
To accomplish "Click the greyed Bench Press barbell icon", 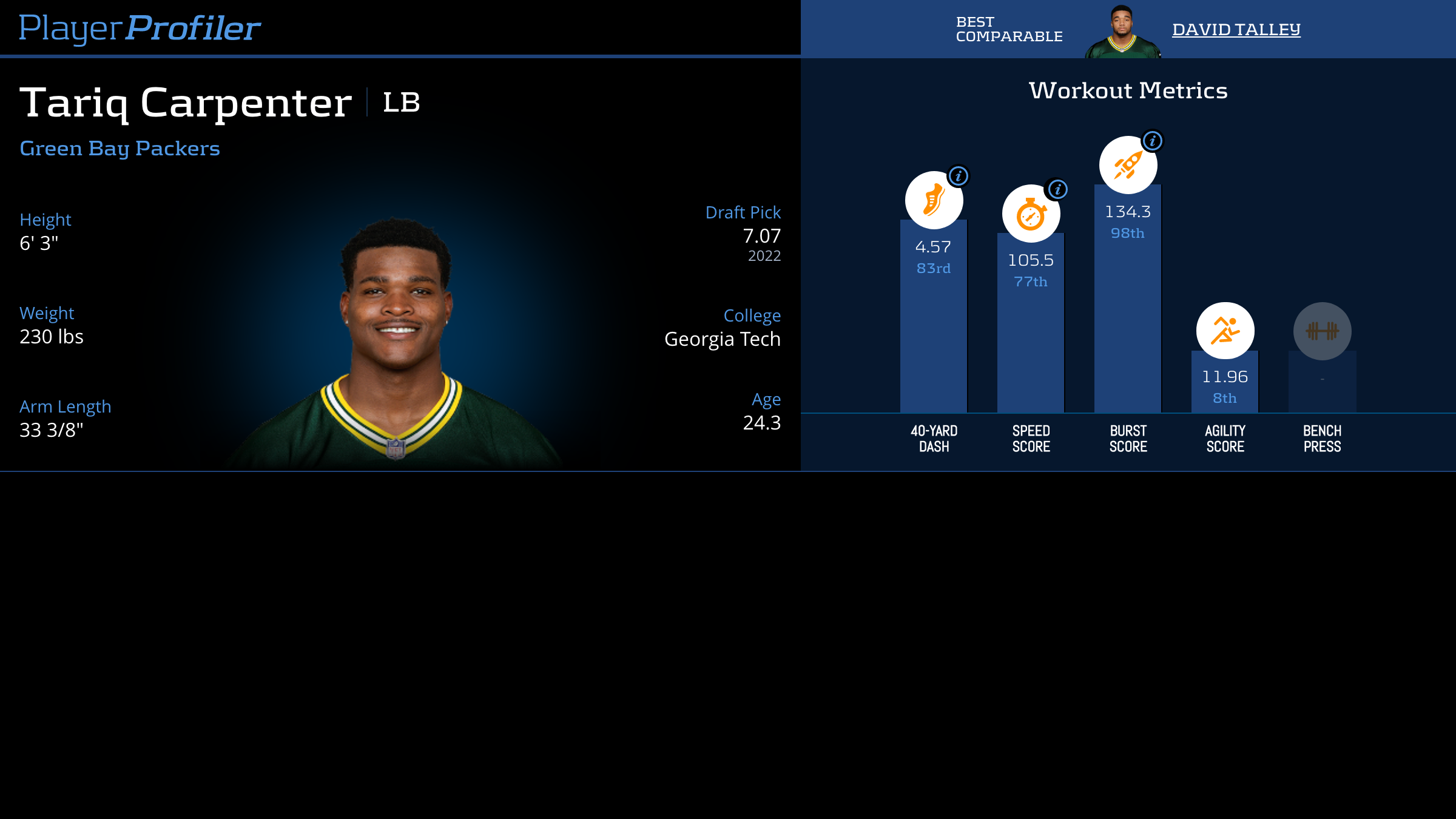I will tap(1322, 331).
